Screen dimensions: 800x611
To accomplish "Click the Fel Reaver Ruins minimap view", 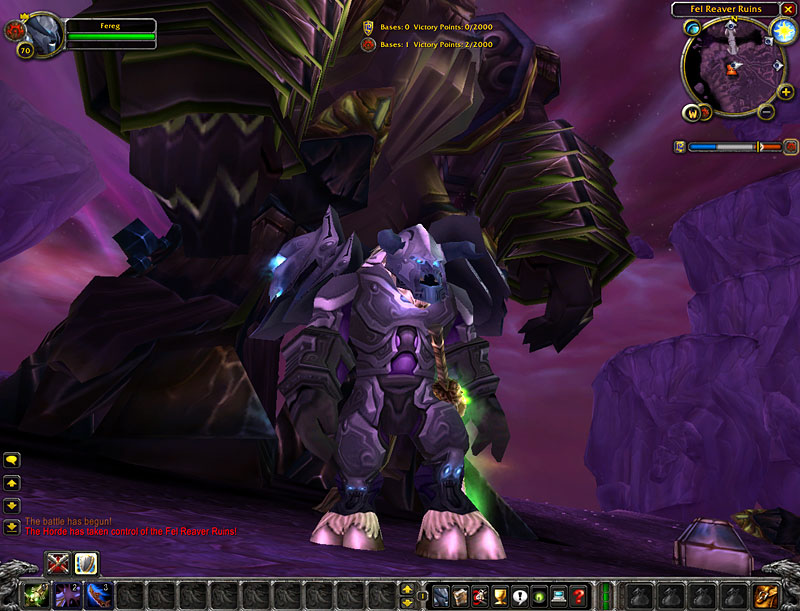I will click(x=732, y=68).
